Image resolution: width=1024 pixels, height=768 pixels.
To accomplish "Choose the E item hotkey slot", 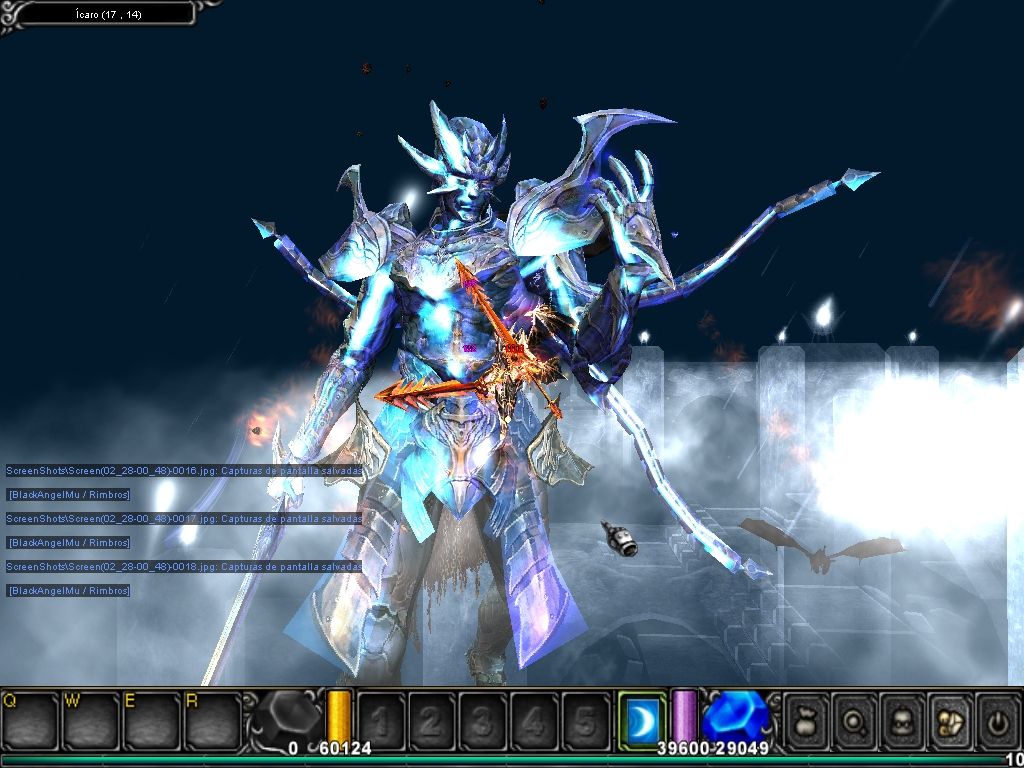I will click(152, 720).
